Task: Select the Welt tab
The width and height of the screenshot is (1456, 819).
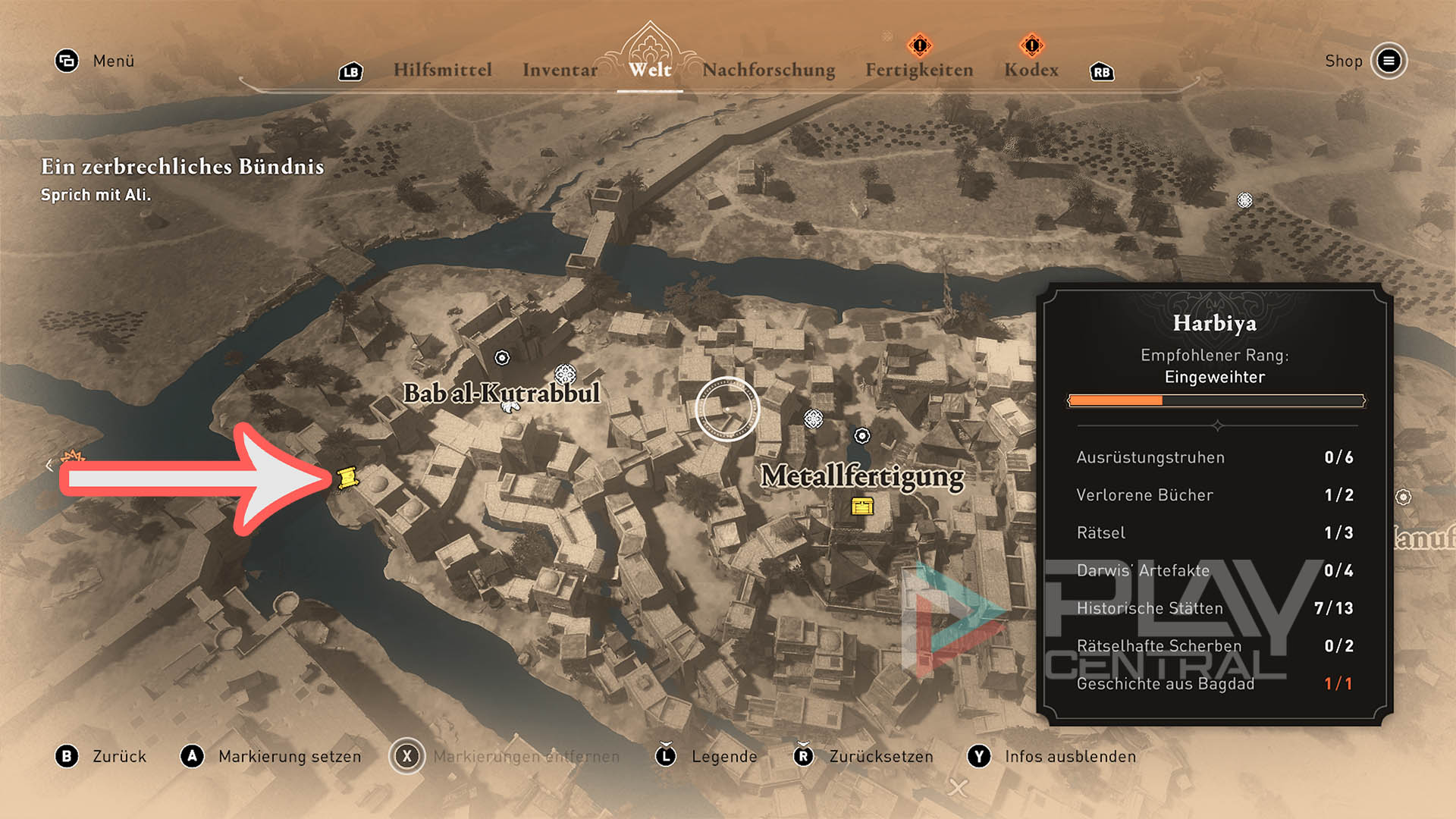Action: click(650, 70)
